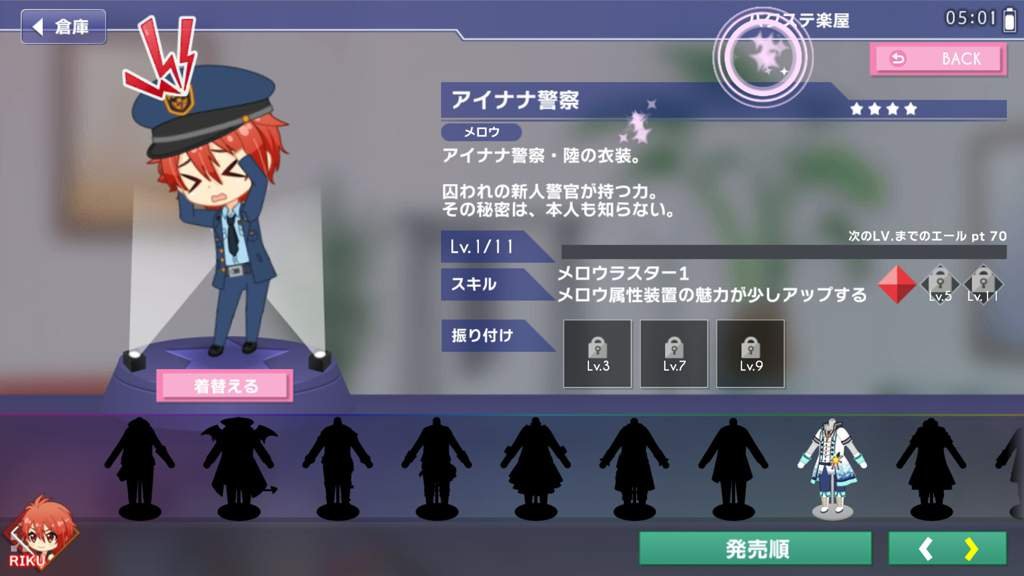Viewport: 1024px width, 576px height.
Task: Choose the locked Lv.7 choreography slot
Action: click(674, 353)
